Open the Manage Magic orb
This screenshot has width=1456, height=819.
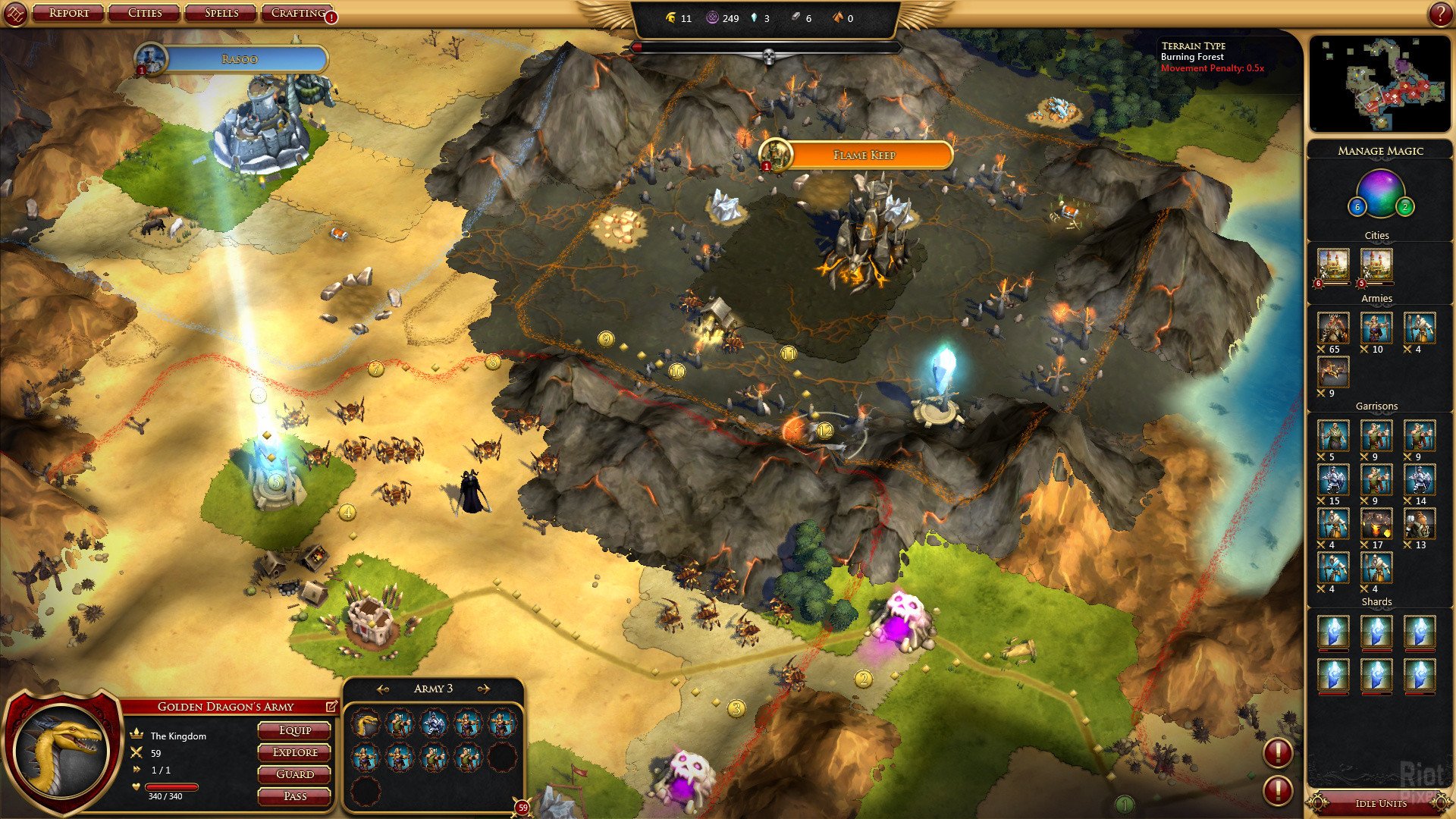coord(1380,193)
